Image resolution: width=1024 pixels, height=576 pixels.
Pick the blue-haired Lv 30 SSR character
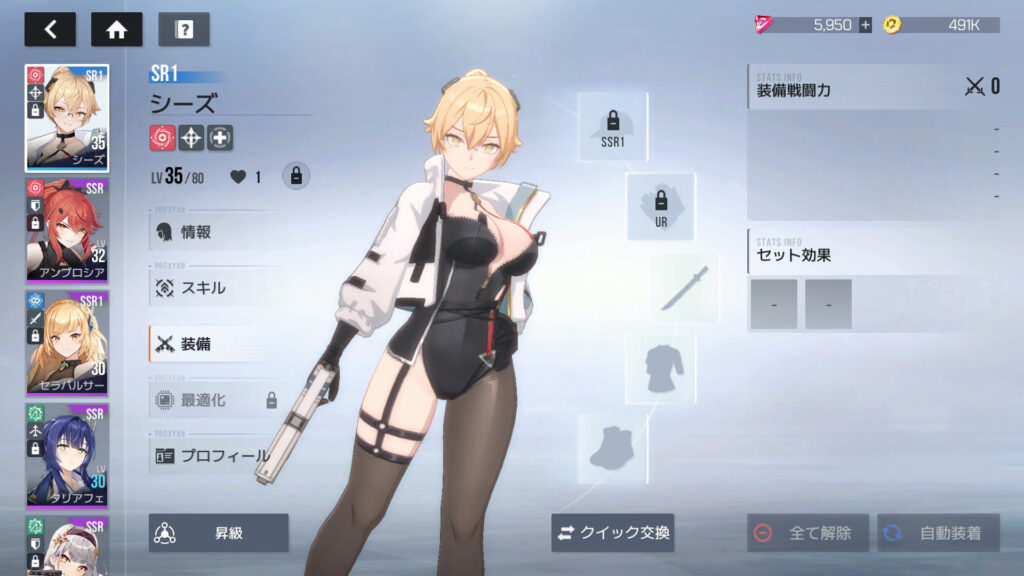pyautogui.click(x=67, y=455)
